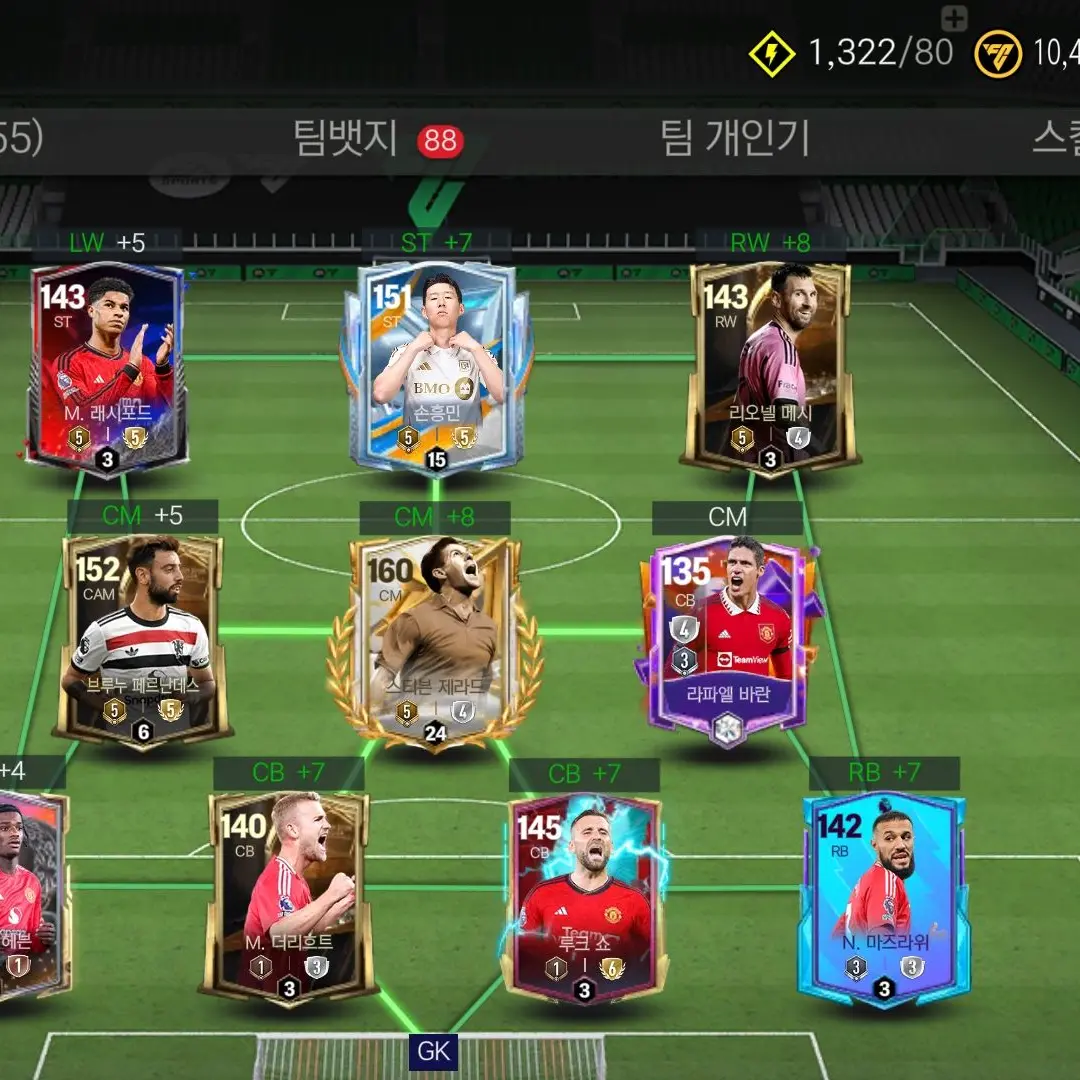This screenshot has height=1080, width=1080.
Task: Open the 팀뱃지 tab
Action: [346, 139]
